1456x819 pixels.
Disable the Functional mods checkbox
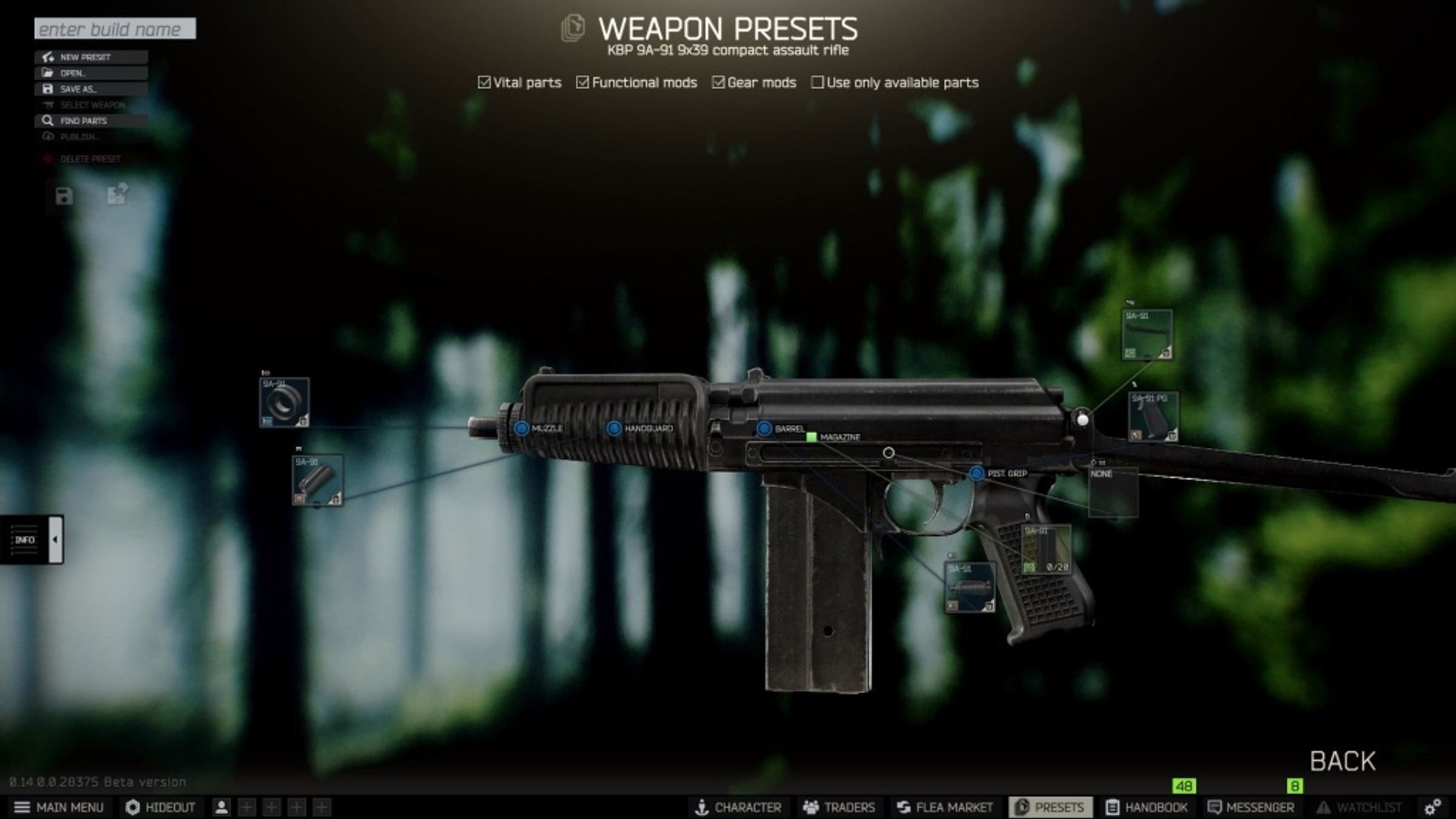coord(583,81)
